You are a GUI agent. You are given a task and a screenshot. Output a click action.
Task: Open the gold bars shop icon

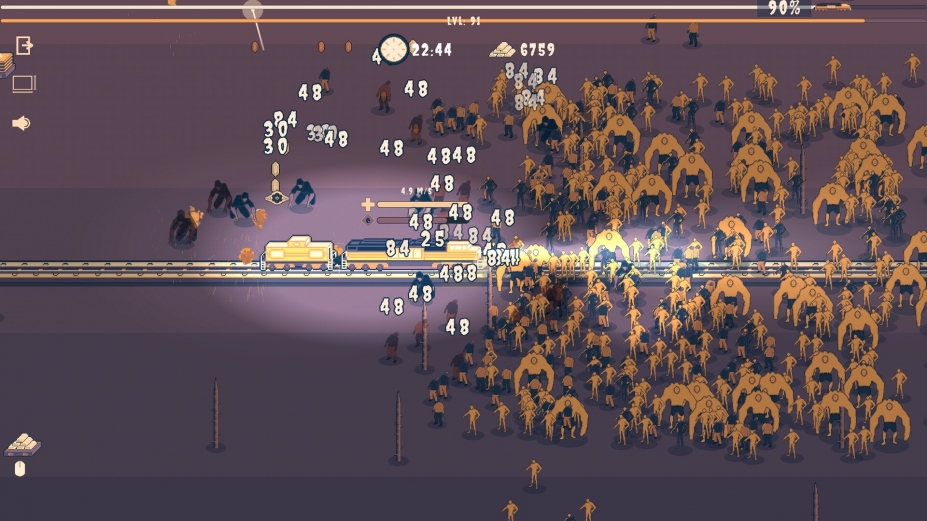click(x=21, y=443)
